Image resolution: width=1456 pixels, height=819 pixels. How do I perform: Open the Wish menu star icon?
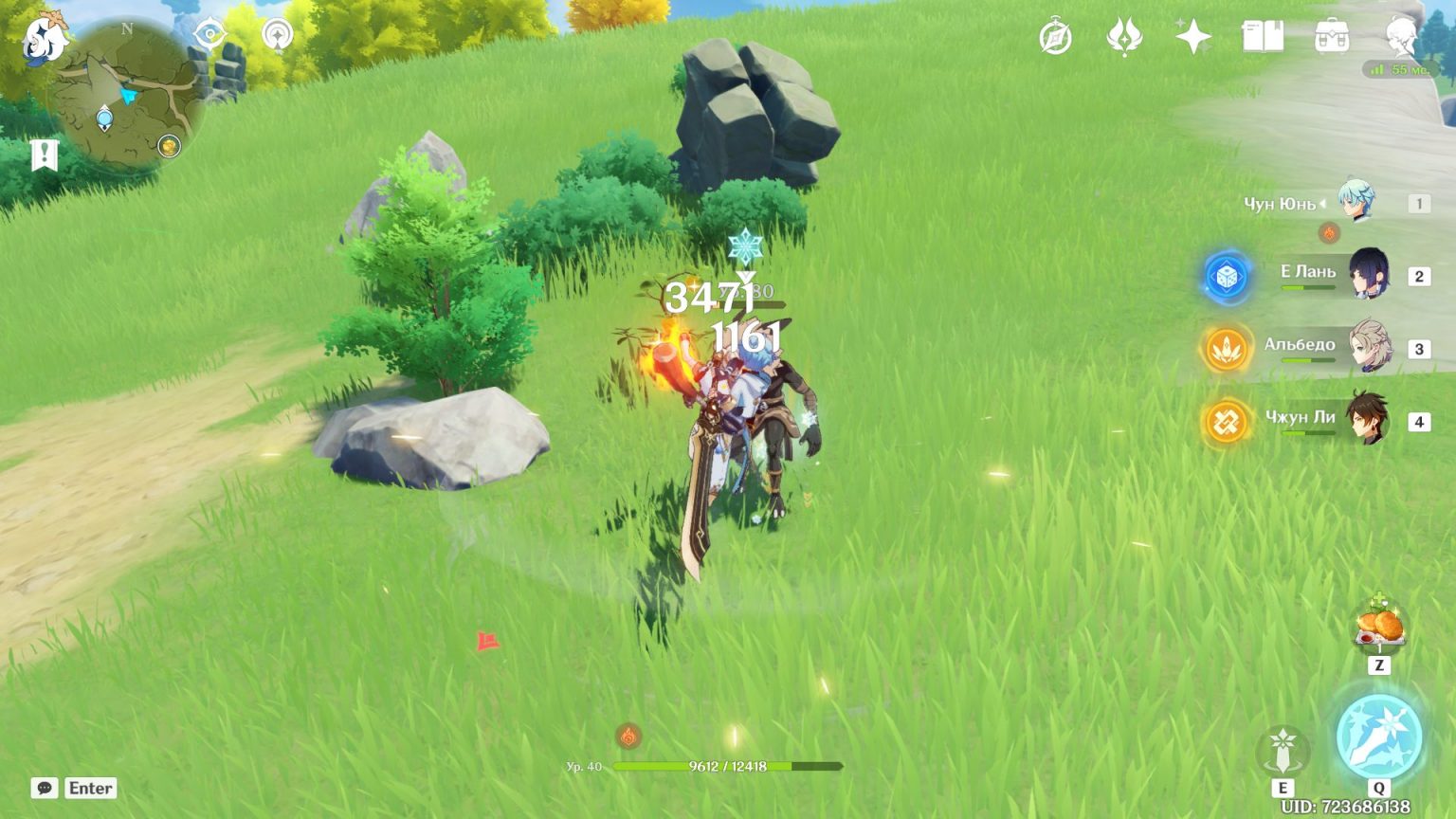tap(1192, 36)
